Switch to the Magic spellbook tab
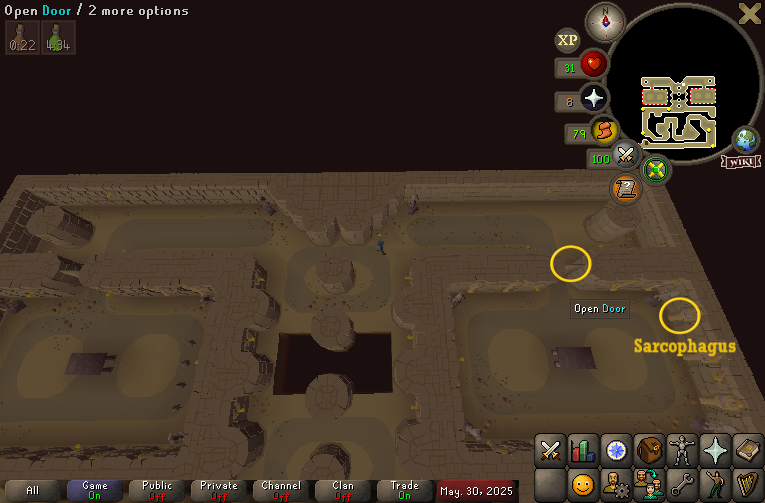Image resolution: width=765 pixels, height=503 pixels. 748,451
